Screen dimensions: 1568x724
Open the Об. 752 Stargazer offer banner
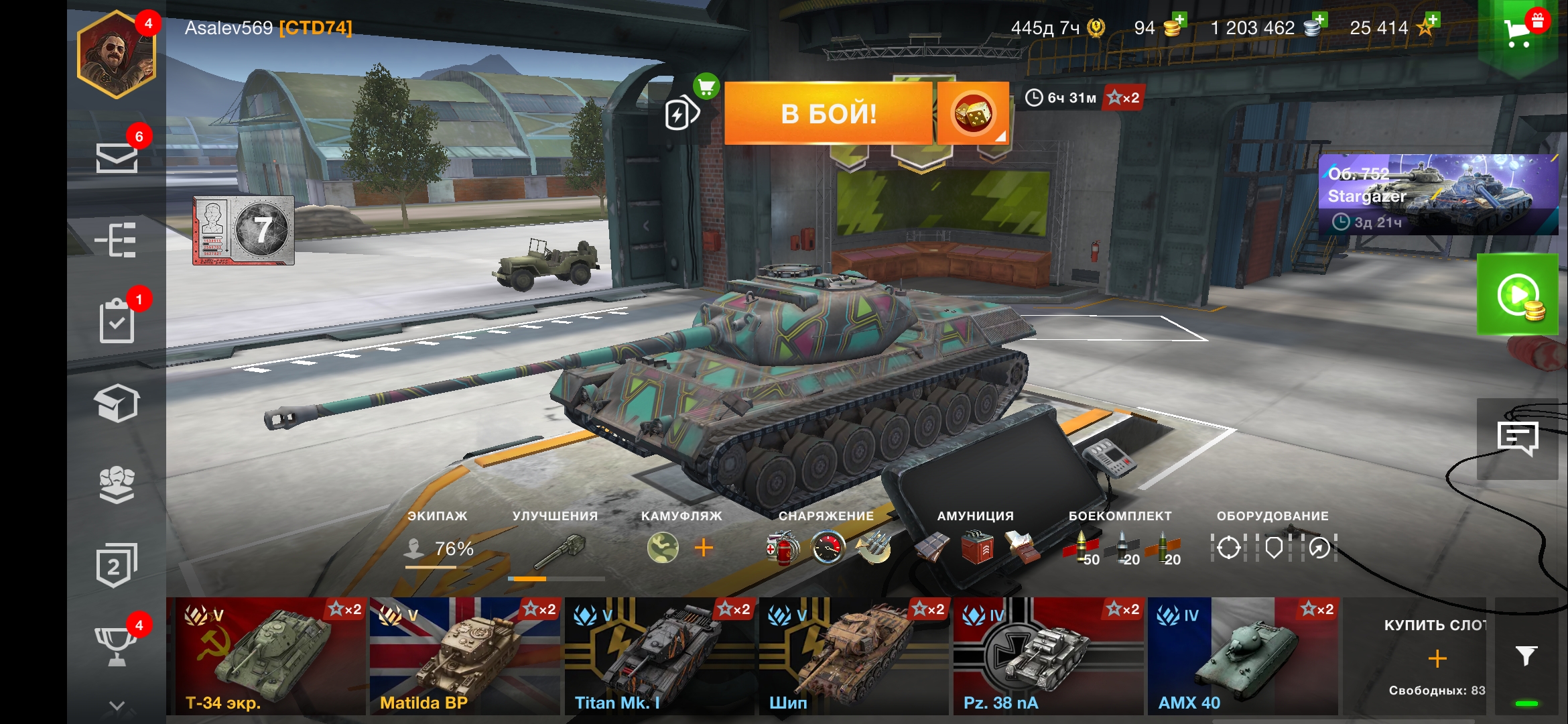[1438, 194]
